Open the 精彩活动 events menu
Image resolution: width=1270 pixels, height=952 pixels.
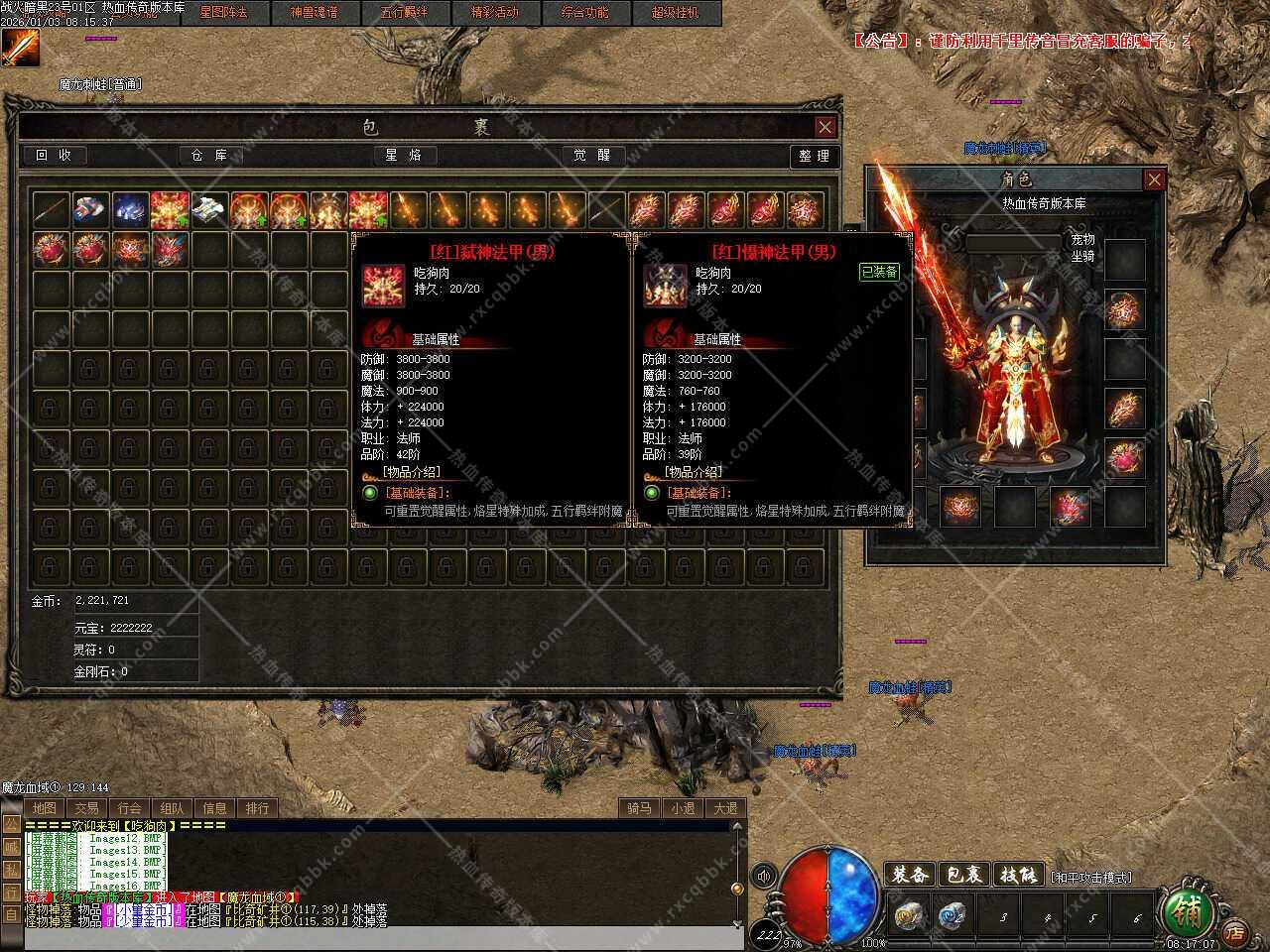click(494, 13)
